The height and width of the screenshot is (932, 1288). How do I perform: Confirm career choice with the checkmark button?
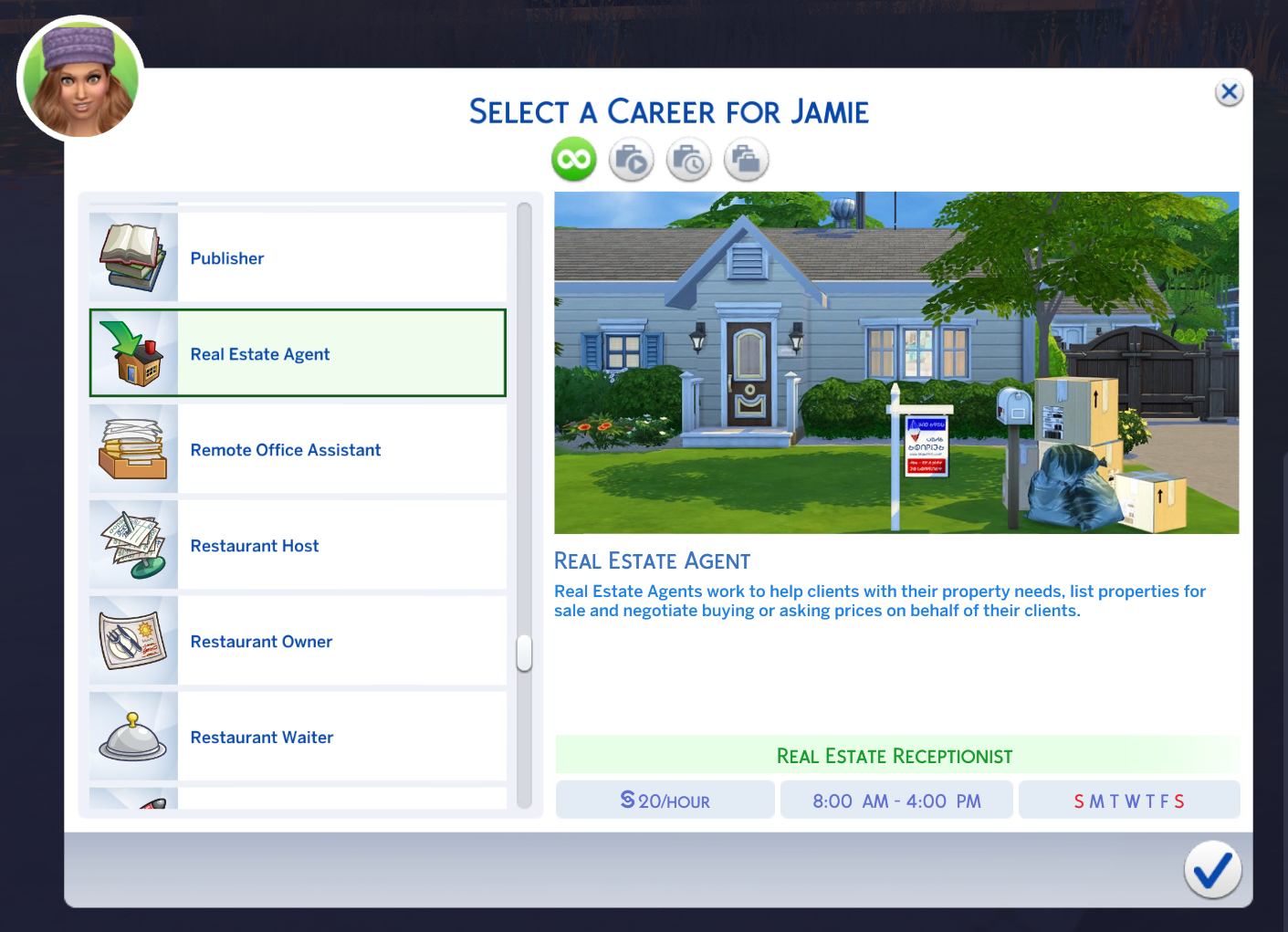point(1212,870)
